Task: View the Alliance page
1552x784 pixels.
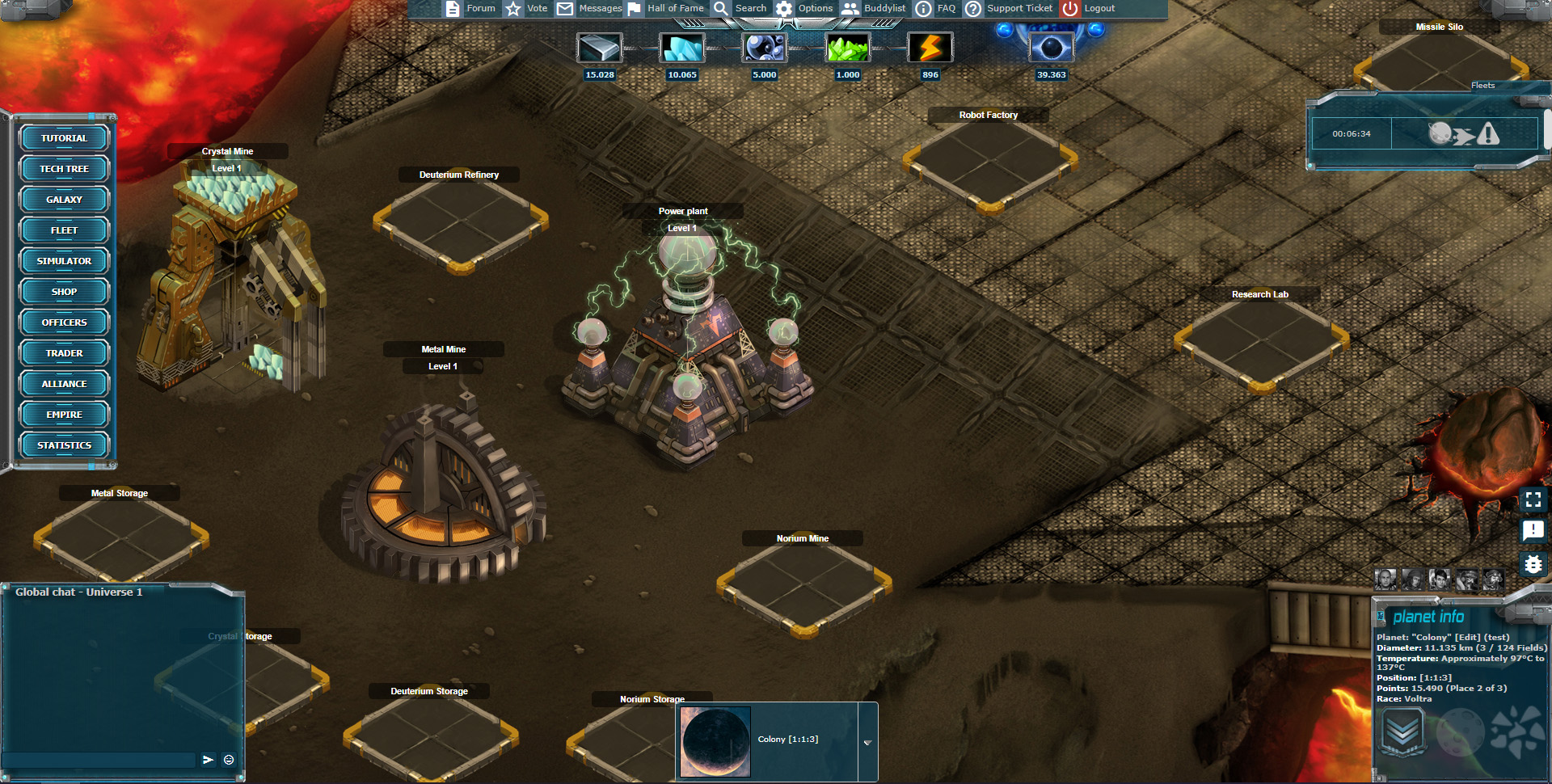Action: coord(64,384)
